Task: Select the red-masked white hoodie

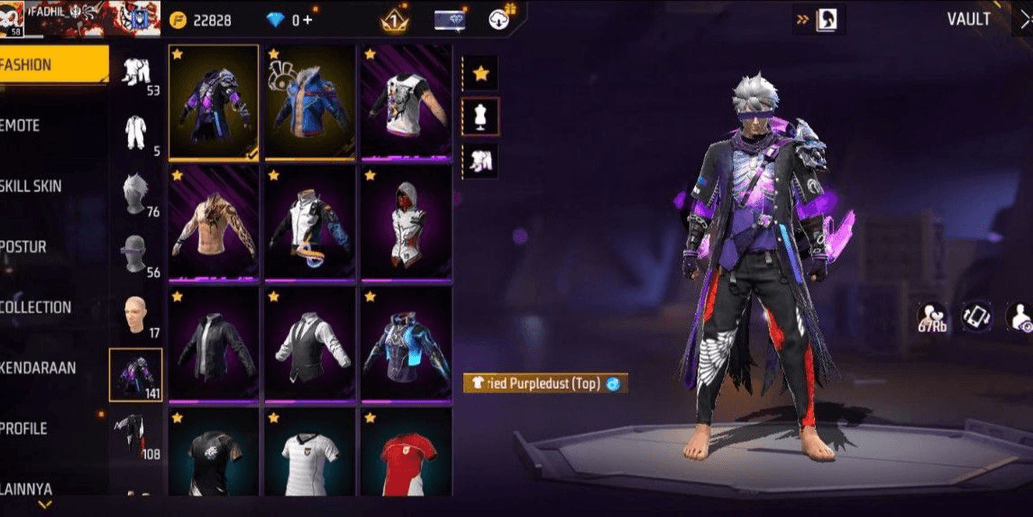Action: coord(406,224)
